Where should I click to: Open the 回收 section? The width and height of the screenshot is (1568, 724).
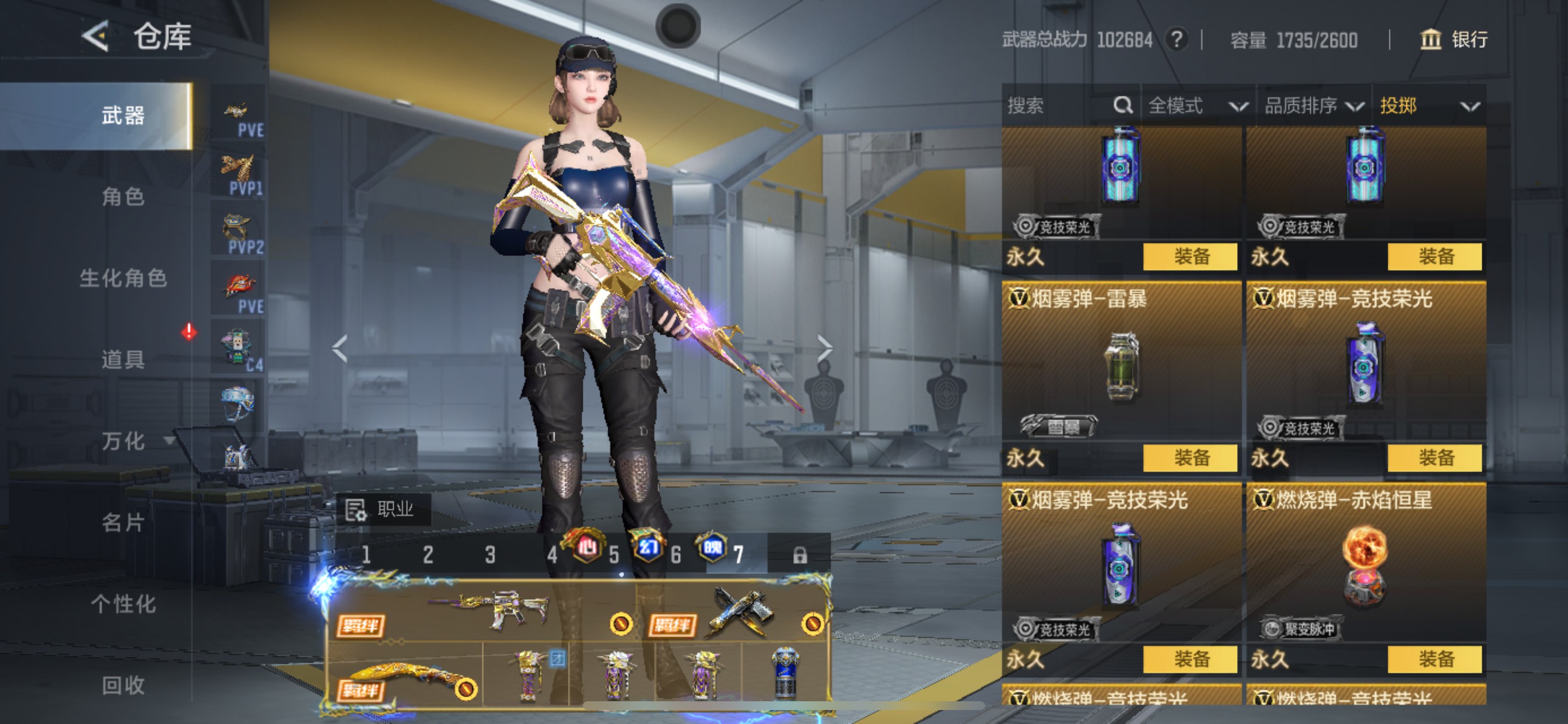[x=123, y=685]
